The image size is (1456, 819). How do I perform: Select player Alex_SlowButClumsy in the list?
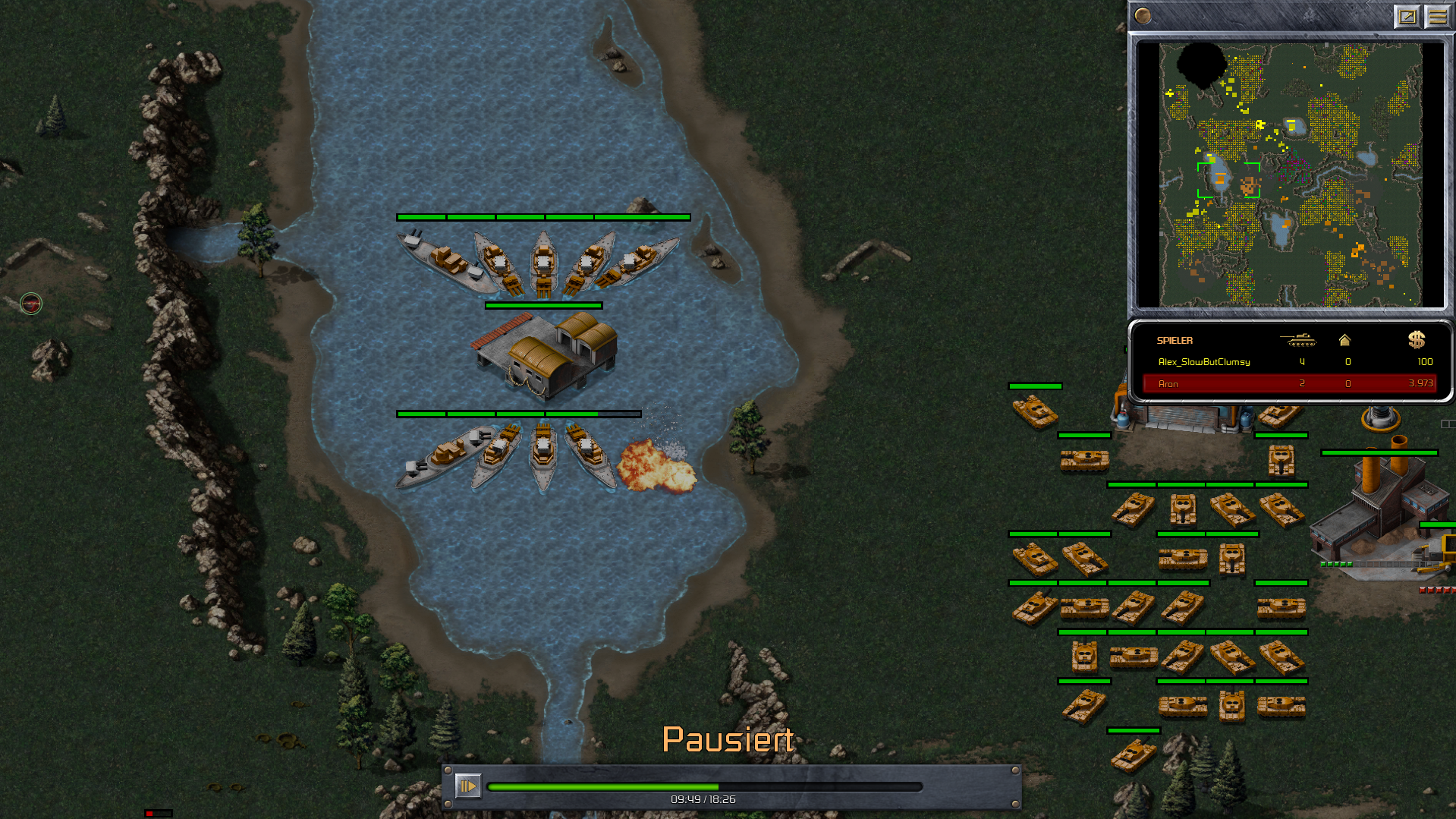[1204, 362]
